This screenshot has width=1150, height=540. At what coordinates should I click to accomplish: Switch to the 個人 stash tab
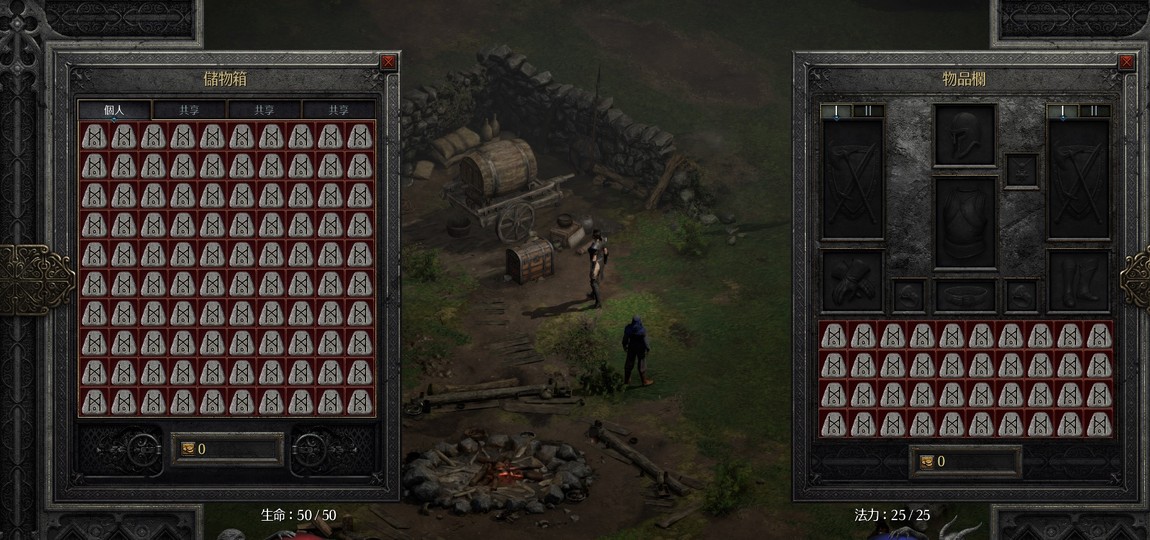(x=114, y=110)
